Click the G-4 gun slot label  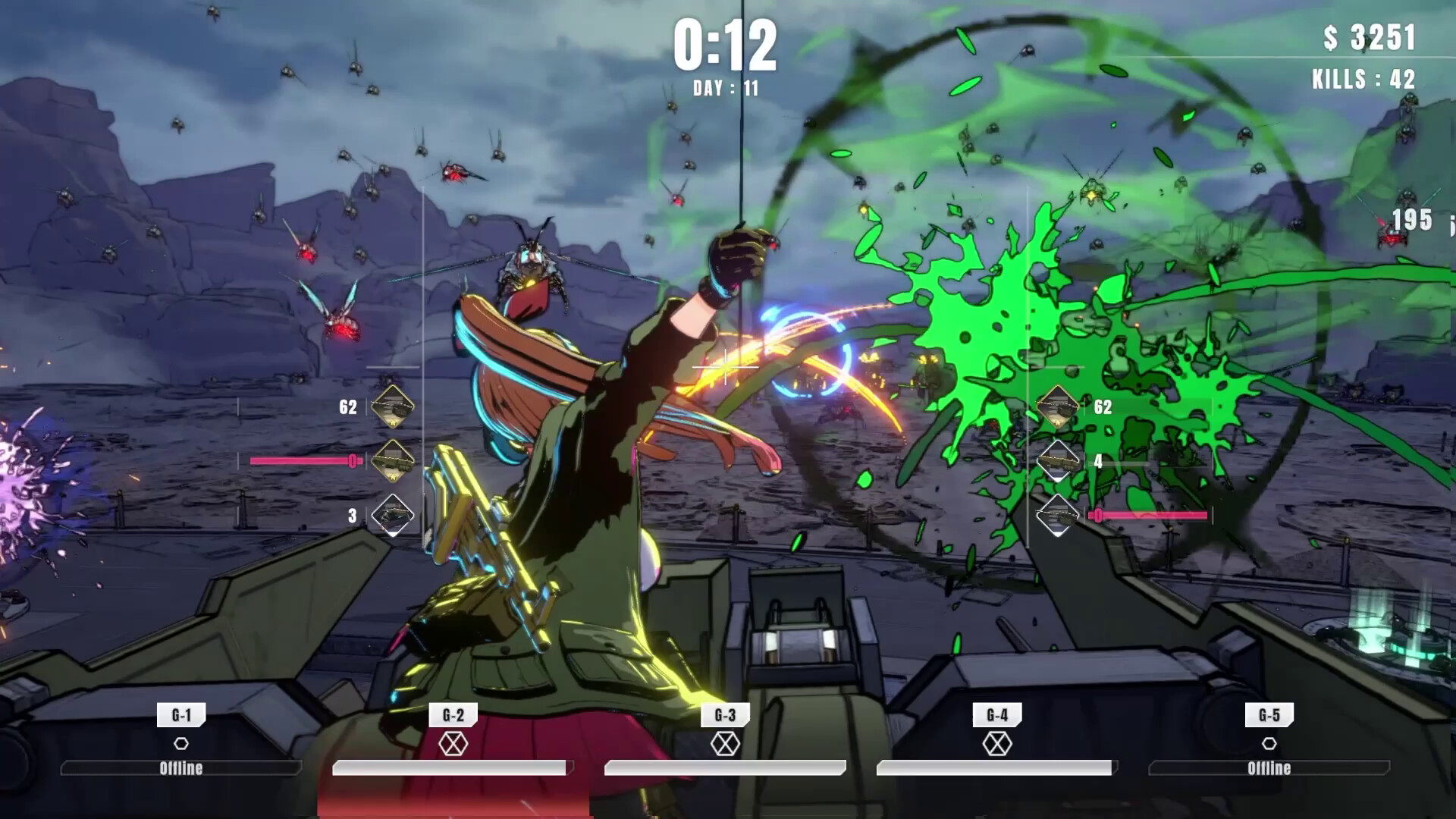coord(996,714)
